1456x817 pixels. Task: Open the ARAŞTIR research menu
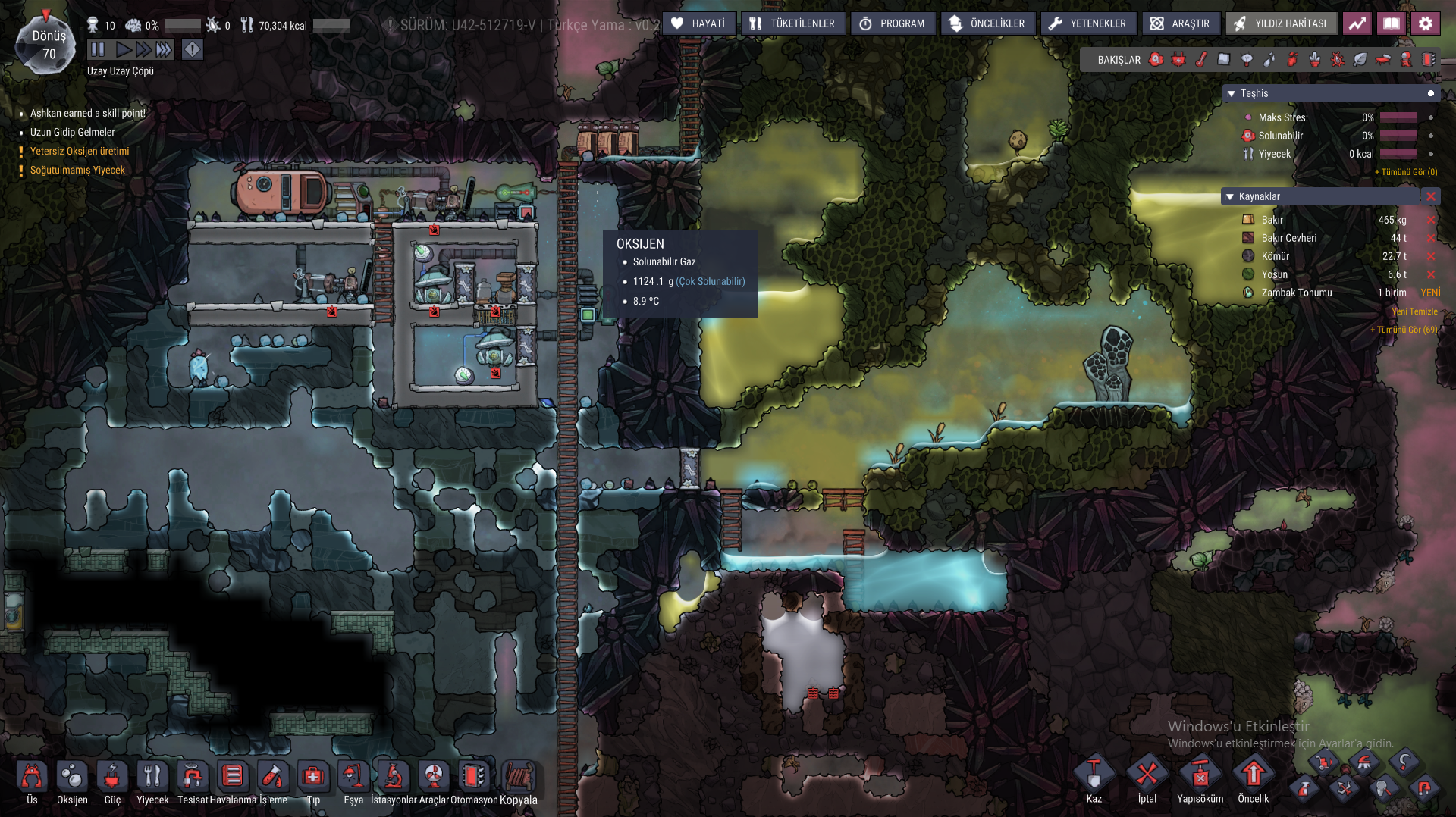point(1180,23)
